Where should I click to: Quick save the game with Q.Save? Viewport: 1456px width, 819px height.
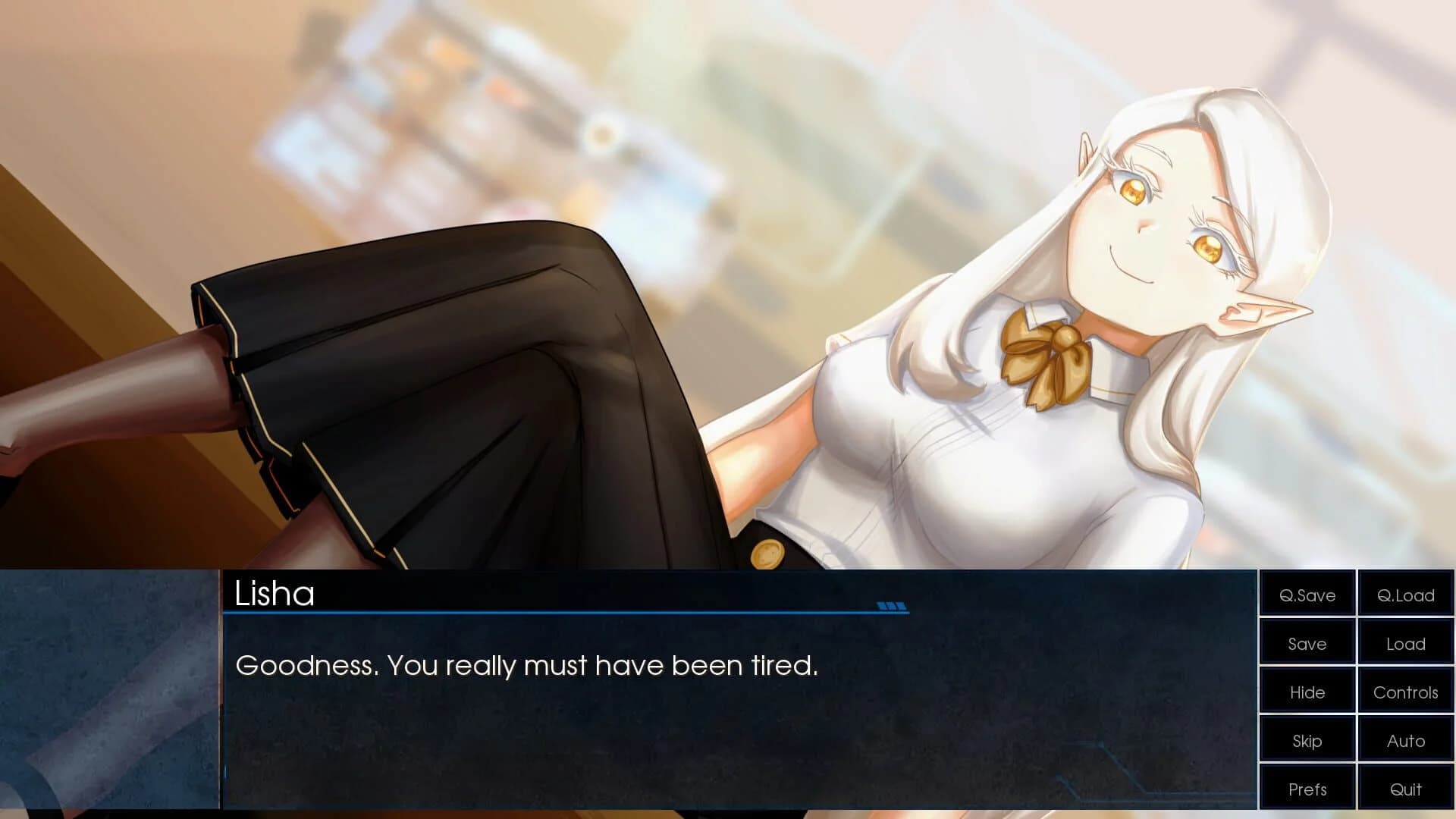(x=1306, y=595)
